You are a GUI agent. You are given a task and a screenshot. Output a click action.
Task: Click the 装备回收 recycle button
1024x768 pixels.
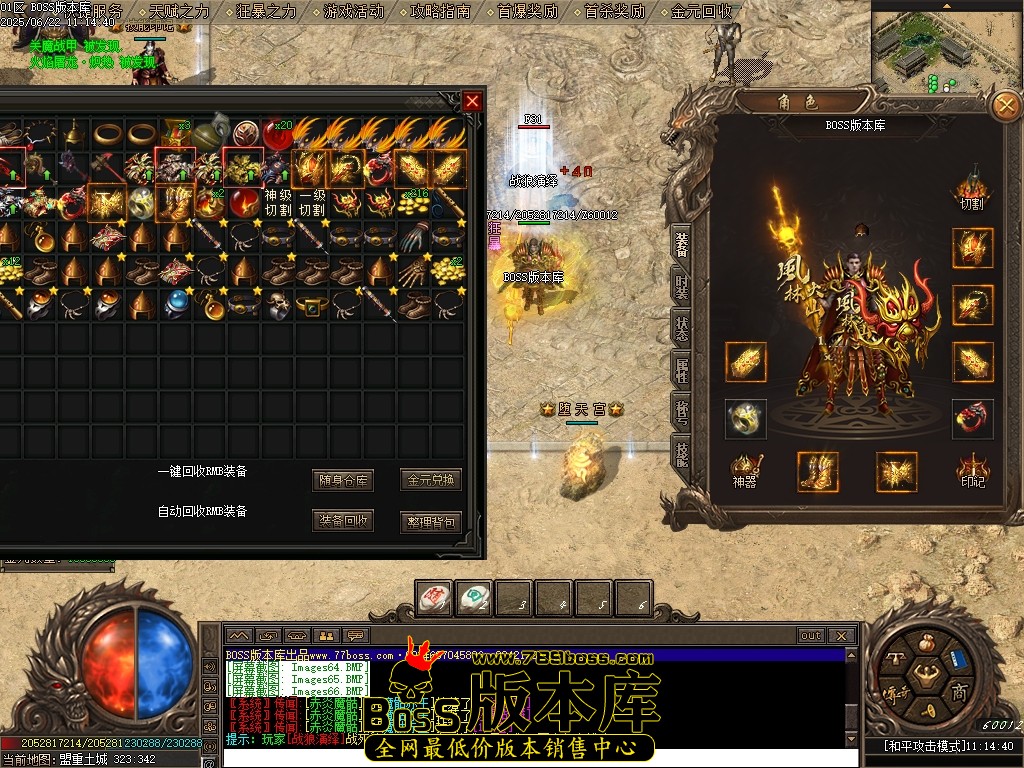click(x=343, y=521)
